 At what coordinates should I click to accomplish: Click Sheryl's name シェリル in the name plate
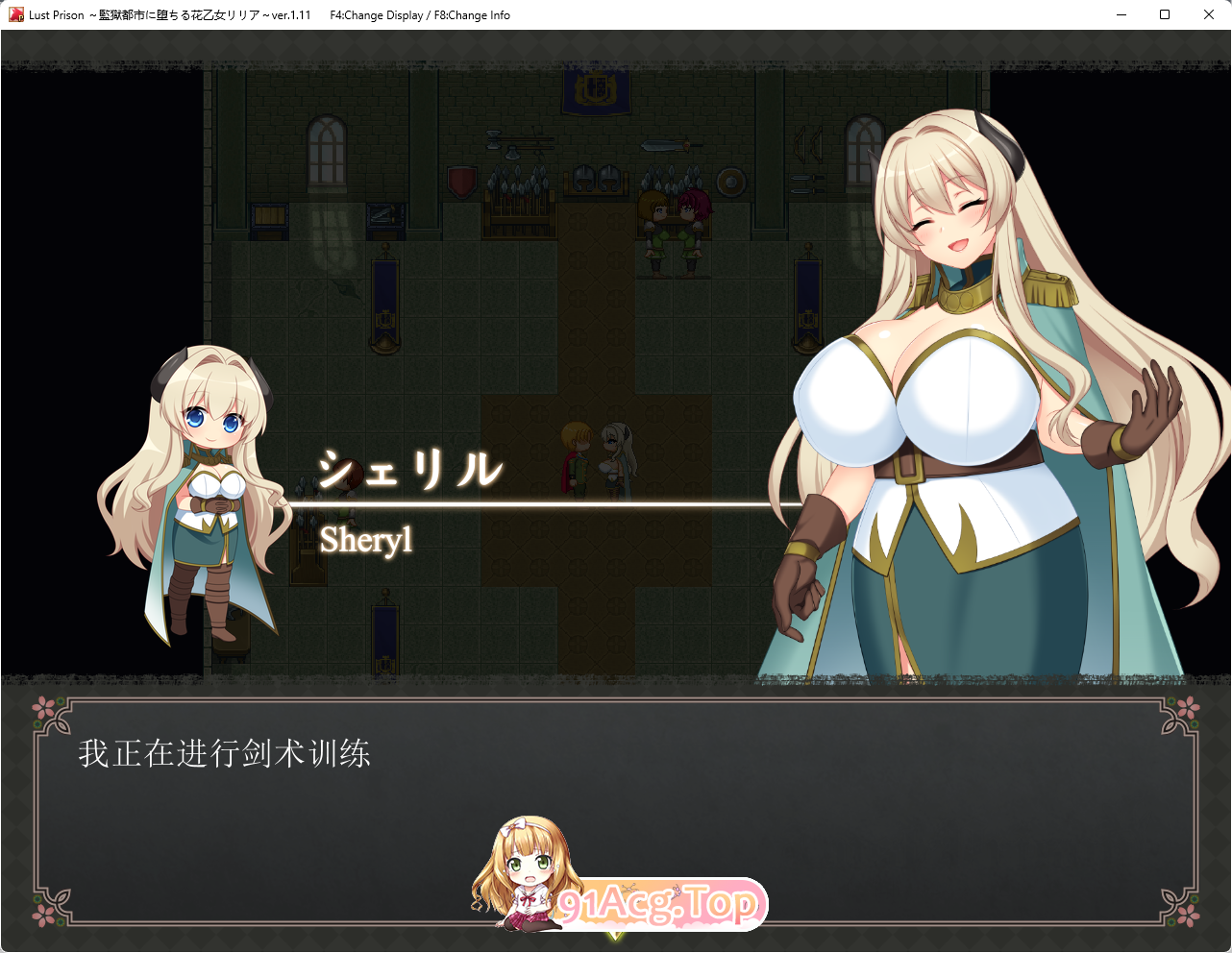click(x=411, y=468)
